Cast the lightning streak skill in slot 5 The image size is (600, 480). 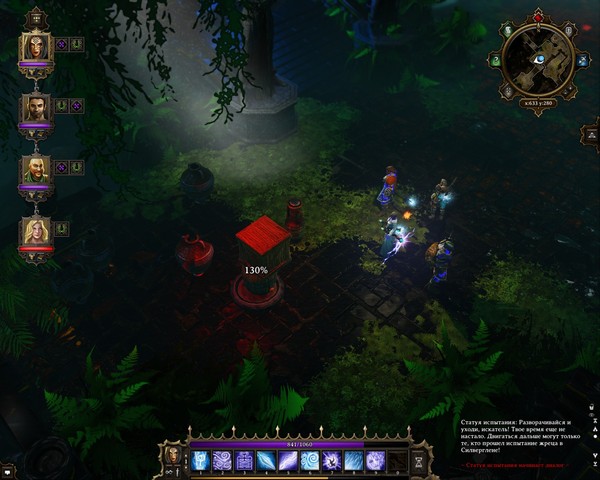click(x=288, y=460)
